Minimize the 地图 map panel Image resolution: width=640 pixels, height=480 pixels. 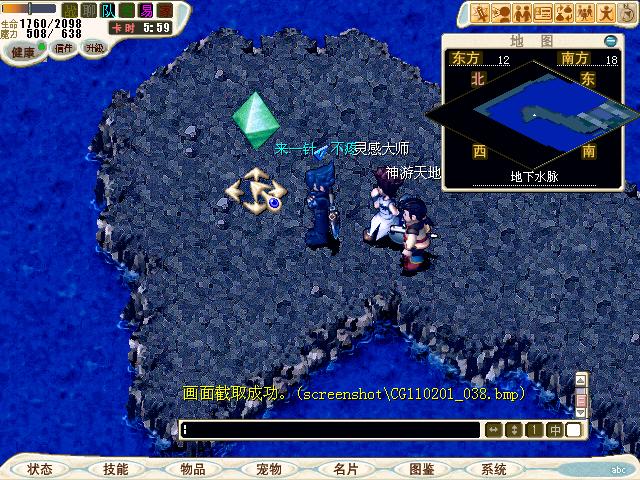(611, 41)
